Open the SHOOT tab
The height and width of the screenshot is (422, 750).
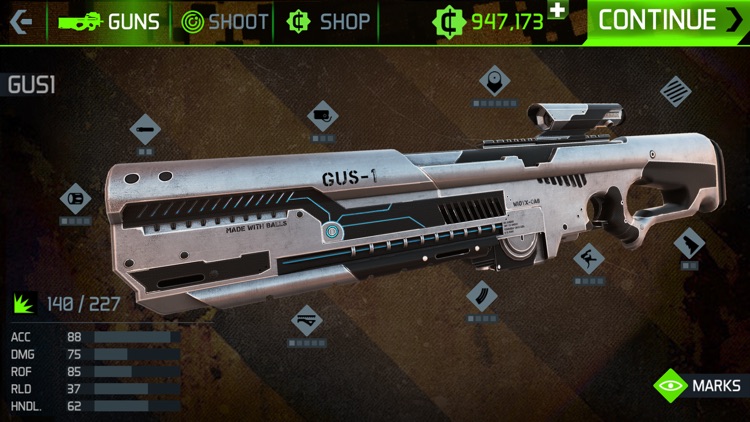[225, 21]
